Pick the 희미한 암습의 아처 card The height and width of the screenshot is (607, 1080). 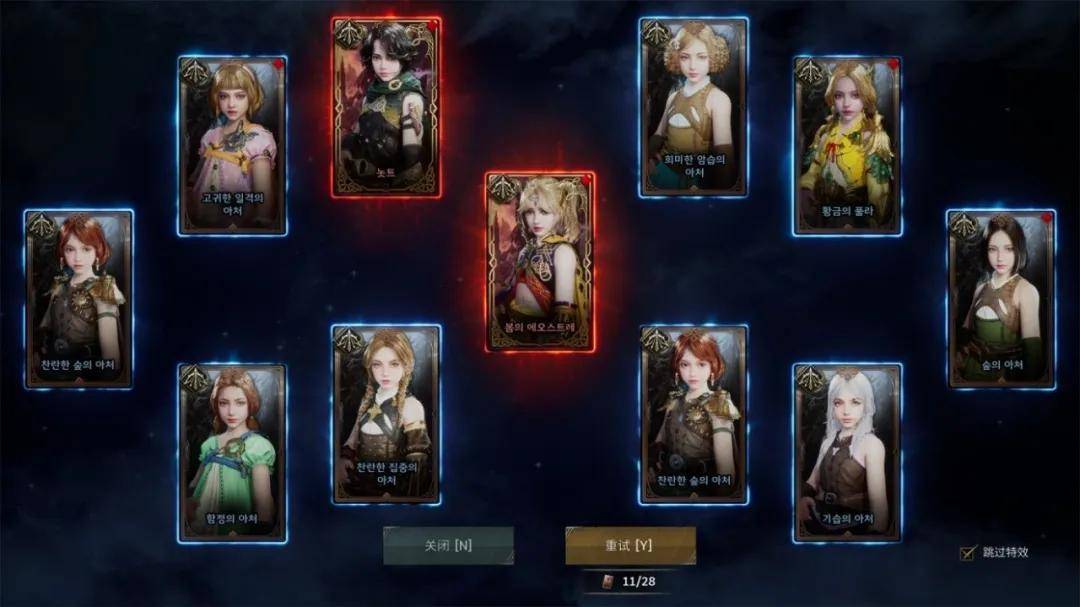pyautogui.click(x=694, y=107)
